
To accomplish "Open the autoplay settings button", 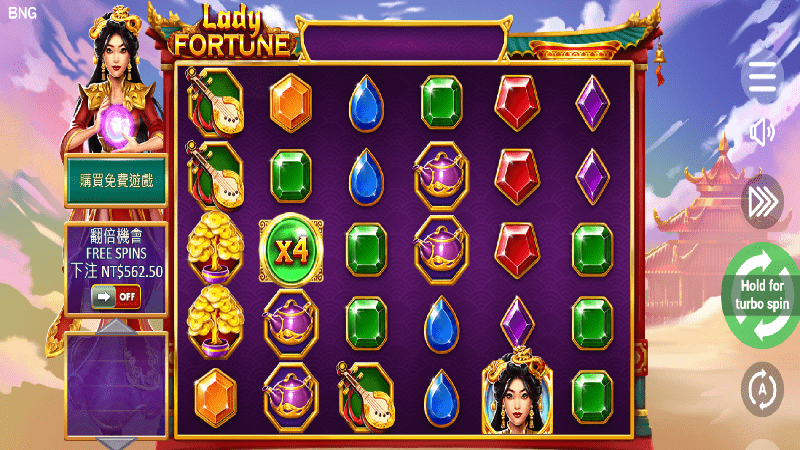I will [763, 385].
